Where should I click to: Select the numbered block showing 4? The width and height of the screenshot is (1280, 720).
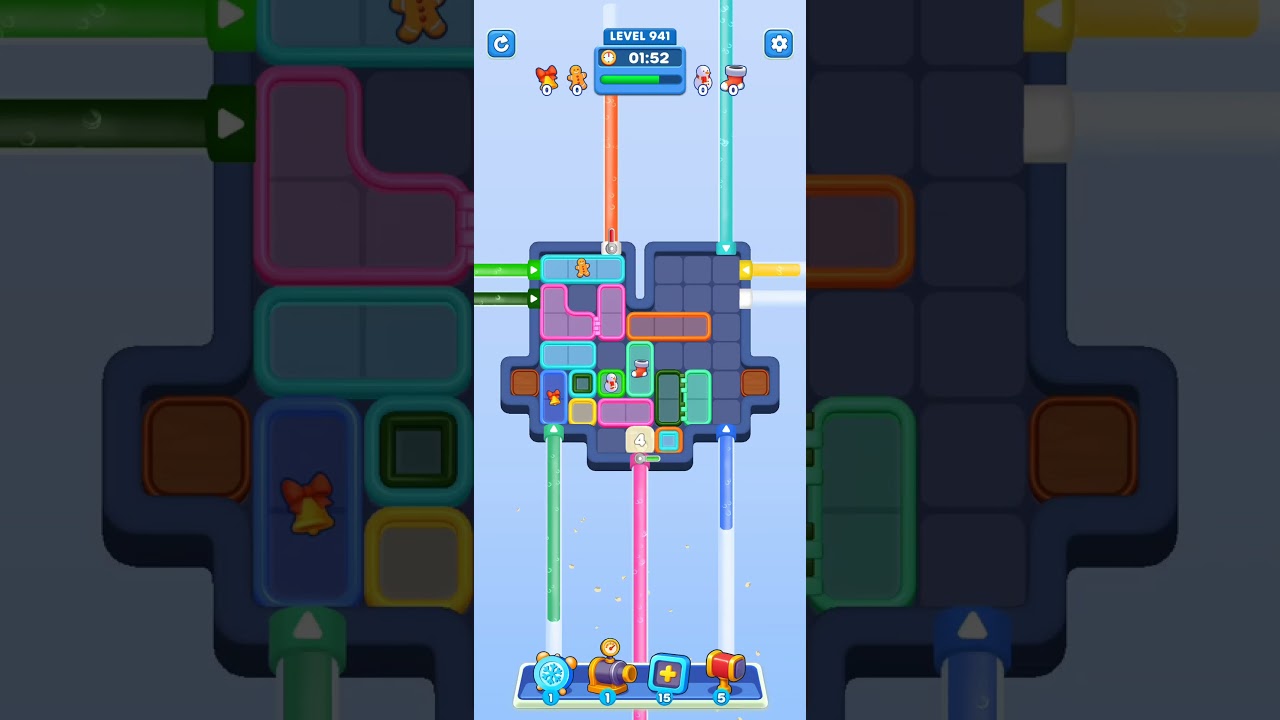638,439
